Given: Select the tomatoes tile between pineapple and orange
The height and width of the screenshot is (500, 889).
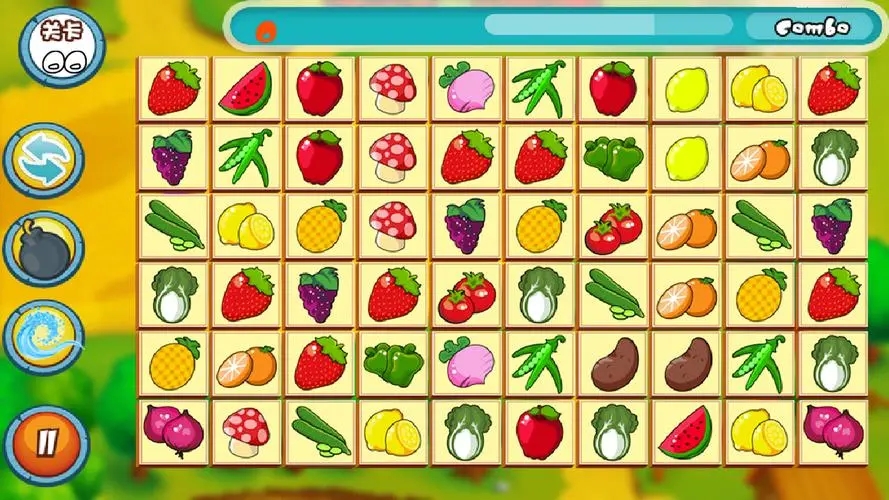Looking at the screenshot, I should pyautogui.click(x=612, y=227).
